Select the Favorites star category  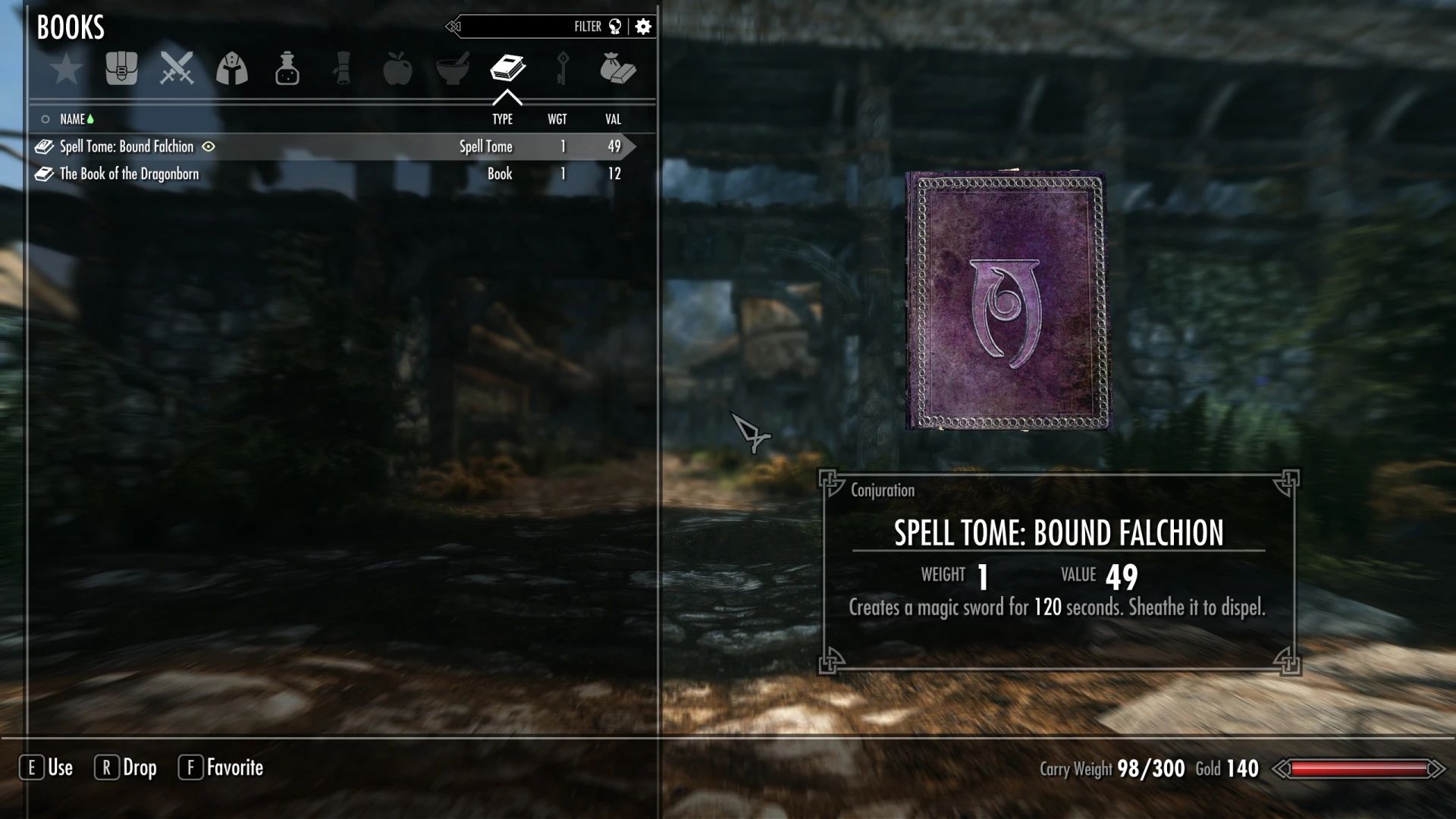(66, 69)
